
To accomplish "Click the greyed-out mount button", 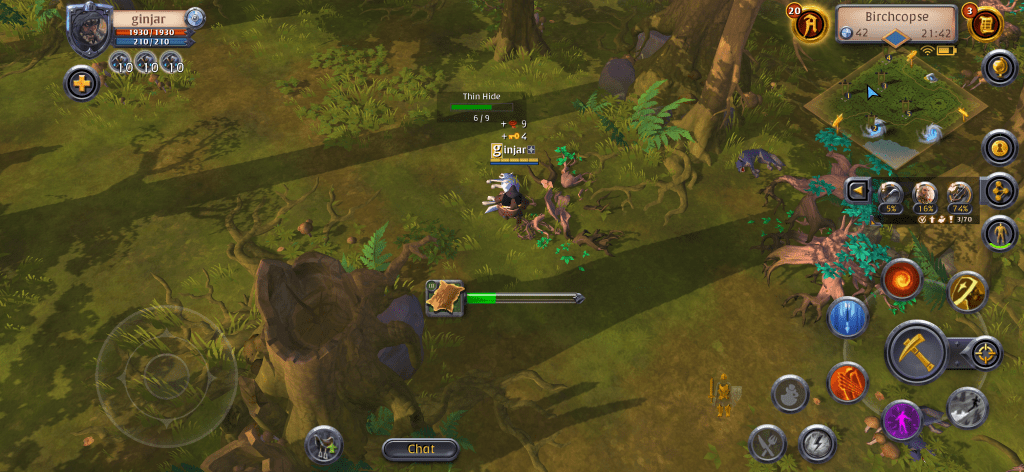I will tap(791, 393).
